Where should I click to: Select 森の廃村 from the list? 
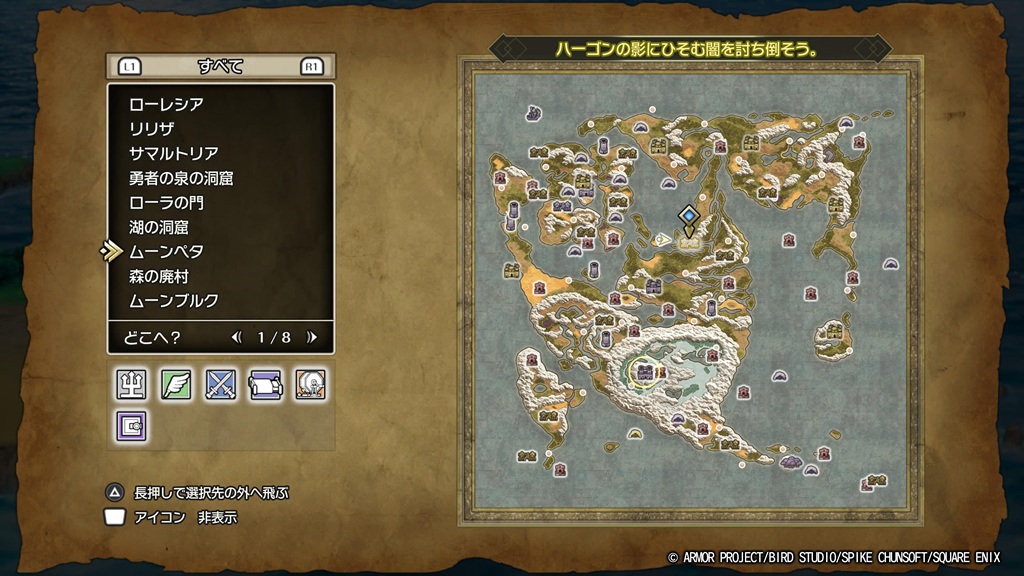tap(159, 276)
